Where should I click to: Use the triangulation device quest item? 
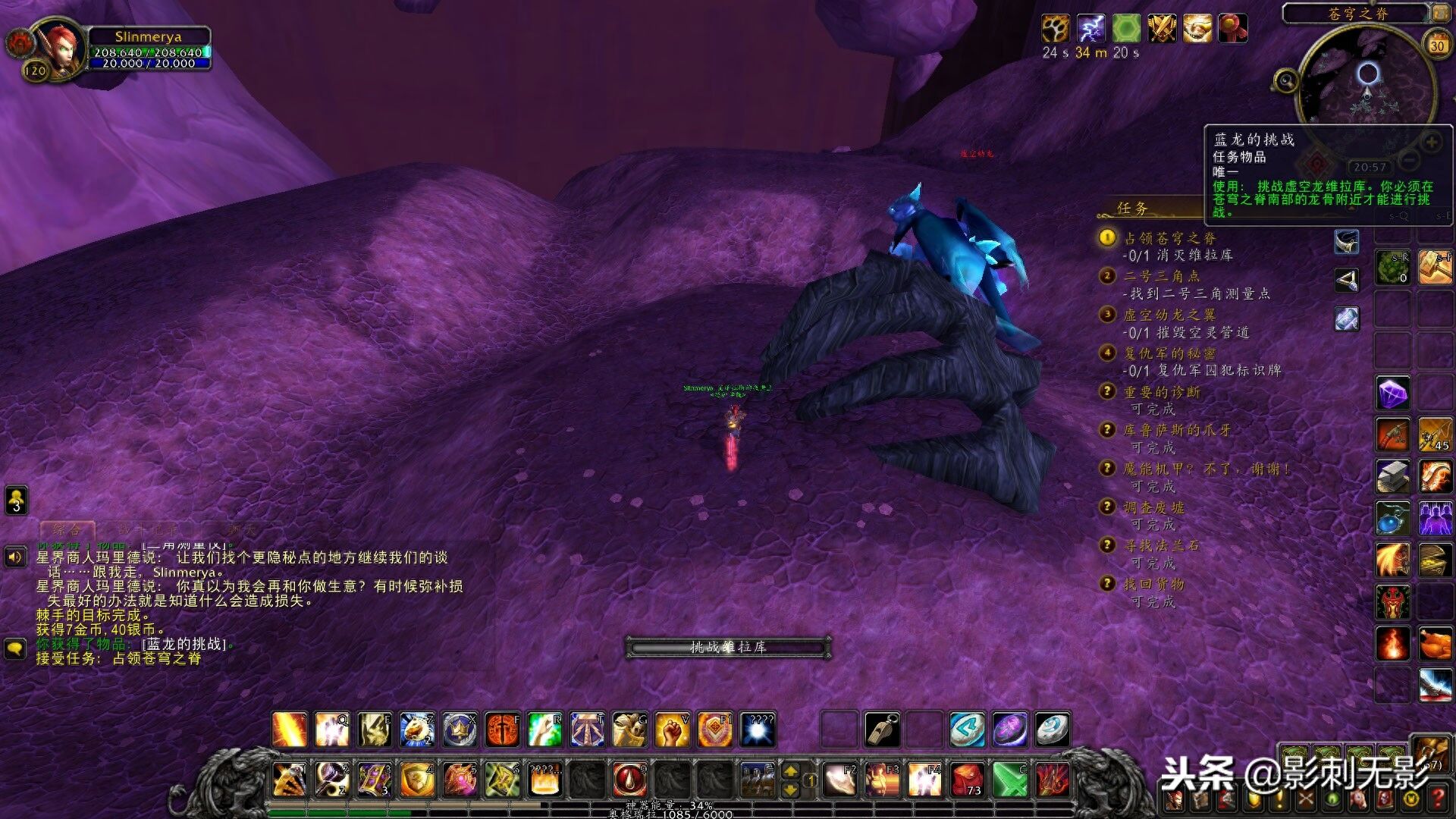1346,281
